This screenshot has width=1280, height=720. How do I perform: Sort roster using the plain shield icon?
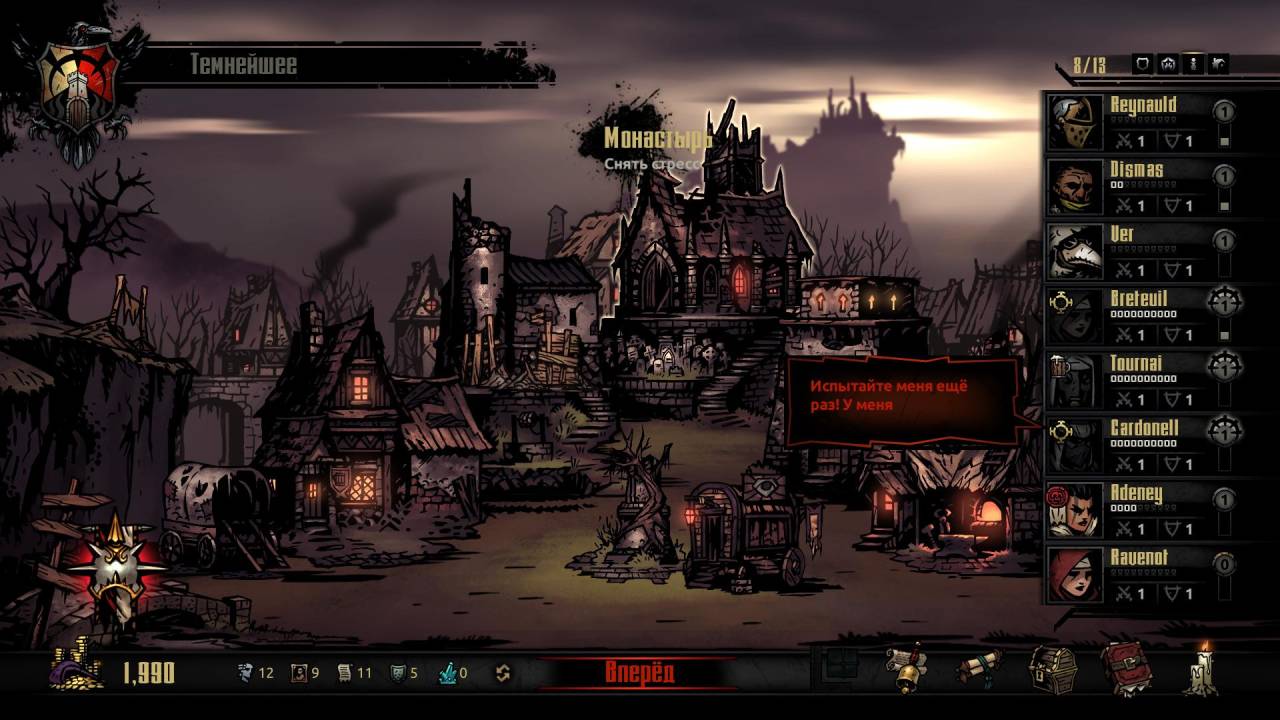pyautogui.click(x=1142, y=65)
